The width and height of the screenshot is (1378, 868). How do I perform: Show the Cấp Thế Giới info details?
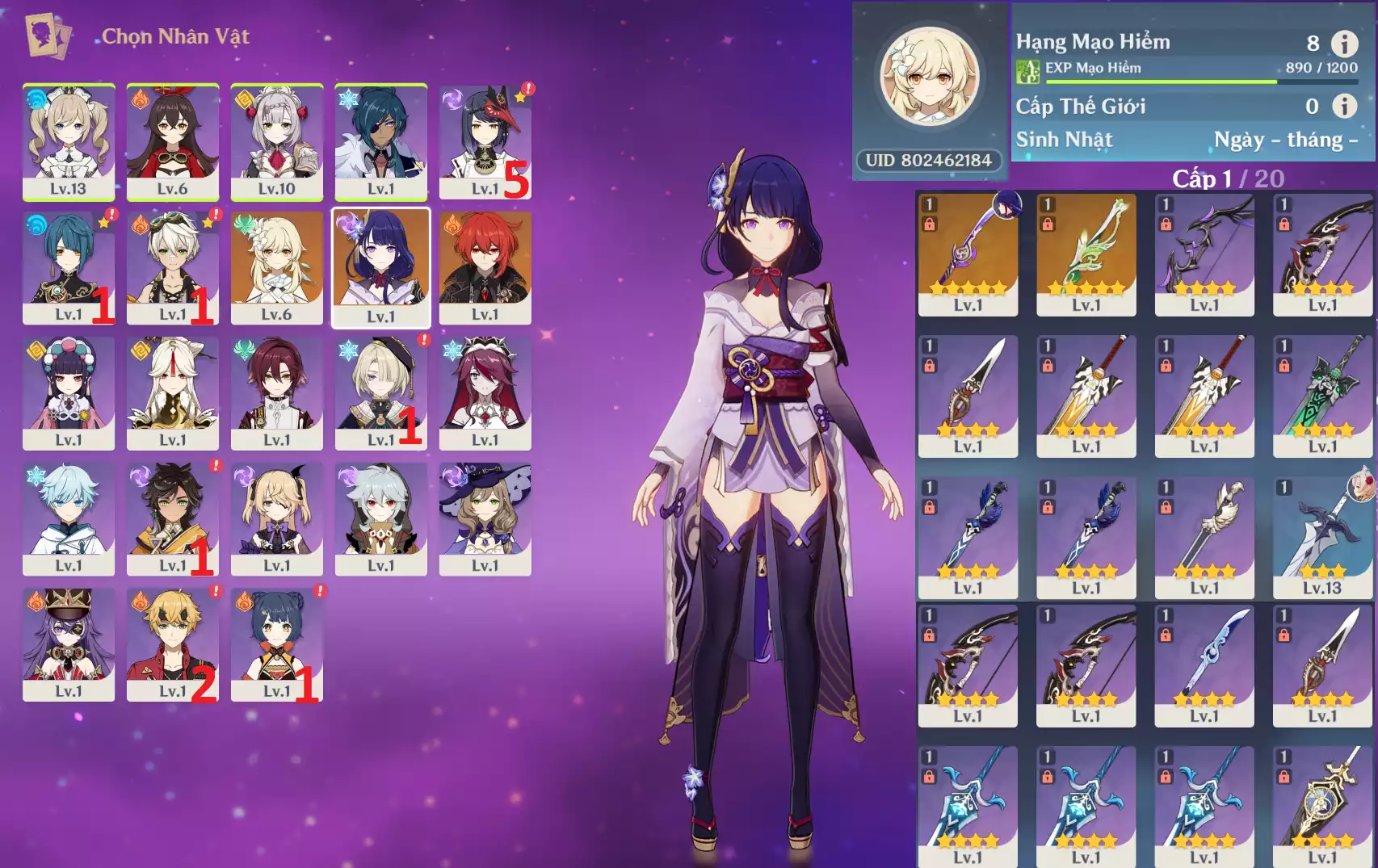click(x=1344, y=106)
